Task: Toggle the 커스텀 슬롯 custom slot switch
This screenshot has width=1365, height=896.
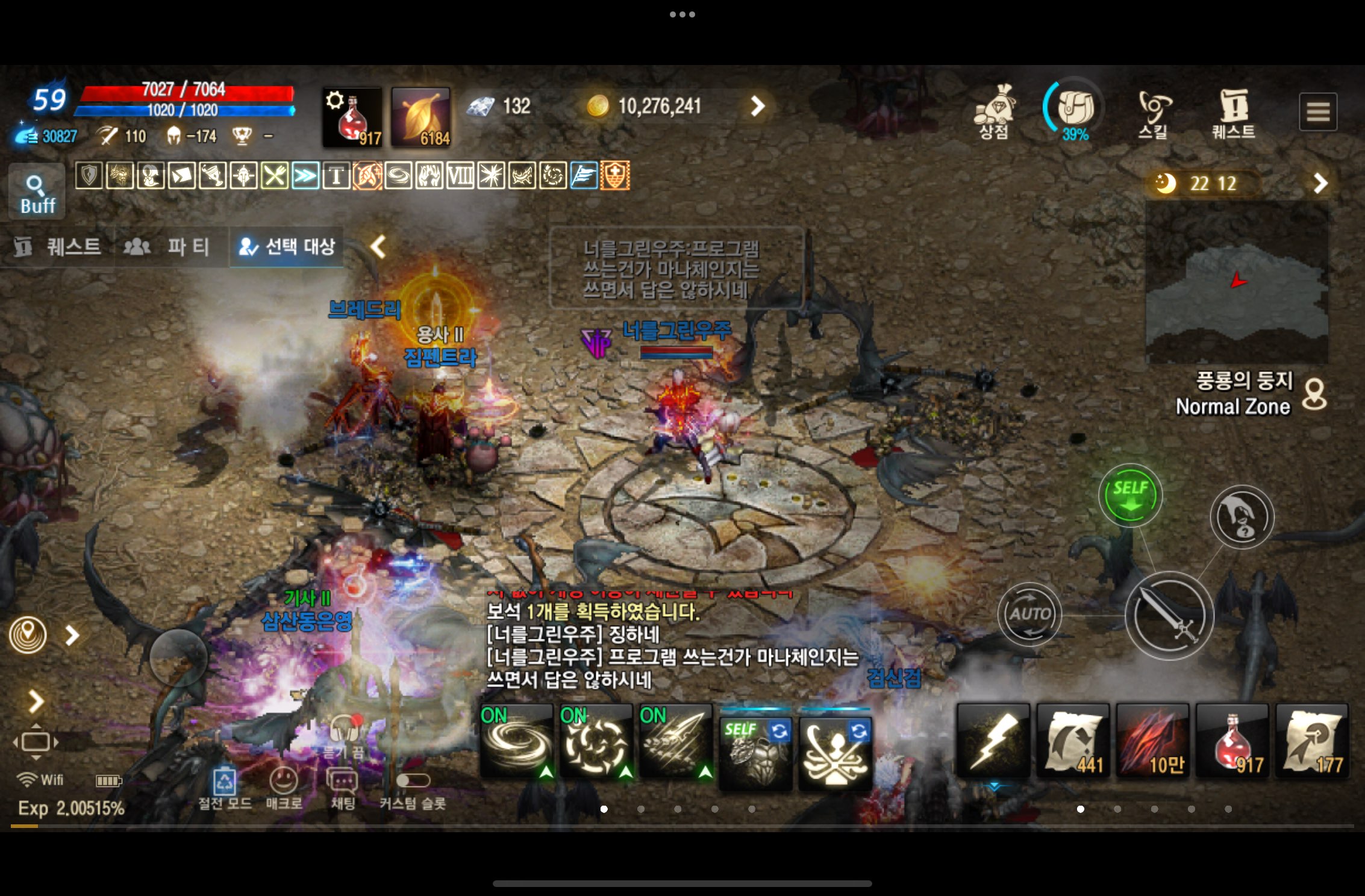Action: pyautogui.click(x=413, y=782)
